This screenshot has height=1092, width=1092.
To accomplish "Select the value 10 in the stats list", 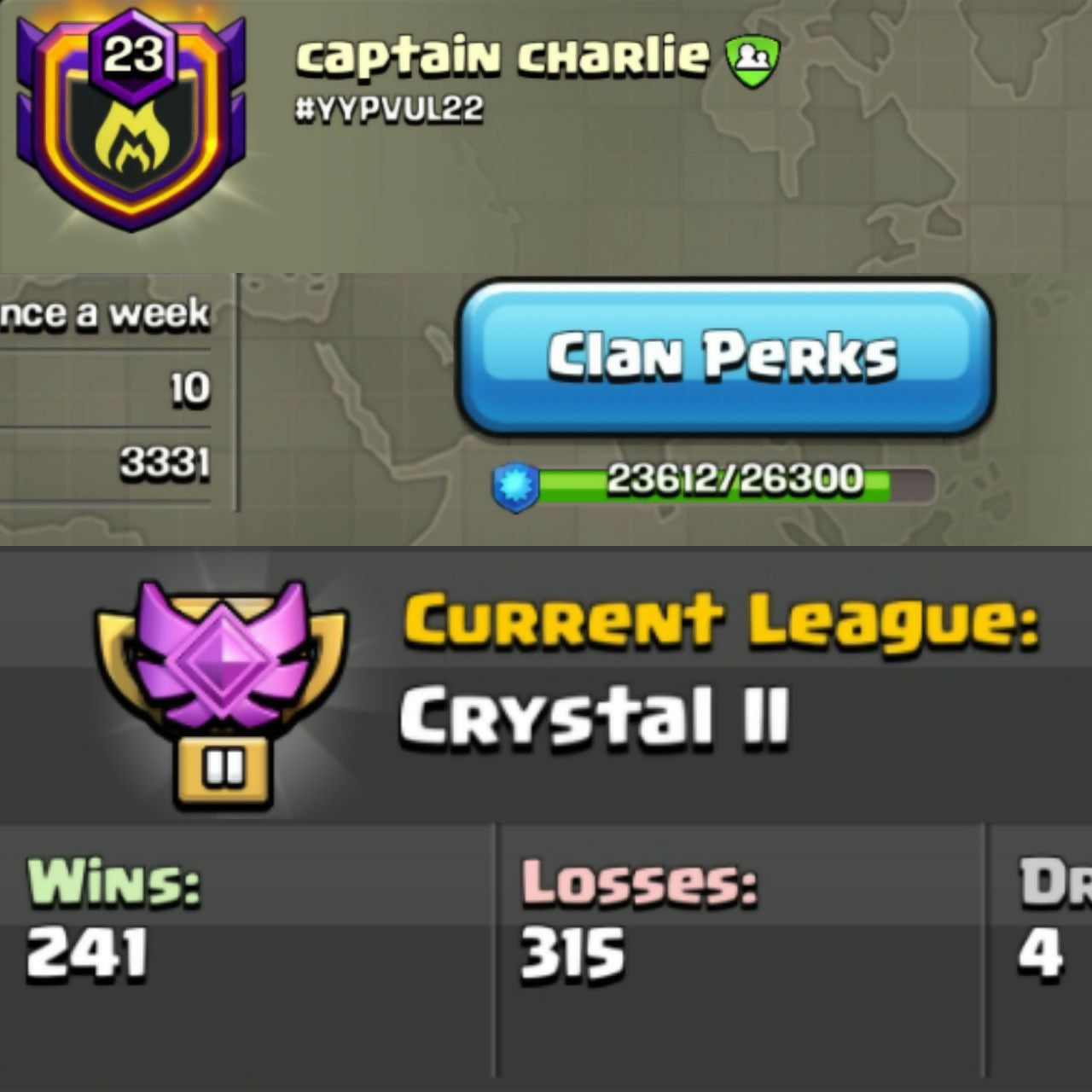I will coord(192,388).
